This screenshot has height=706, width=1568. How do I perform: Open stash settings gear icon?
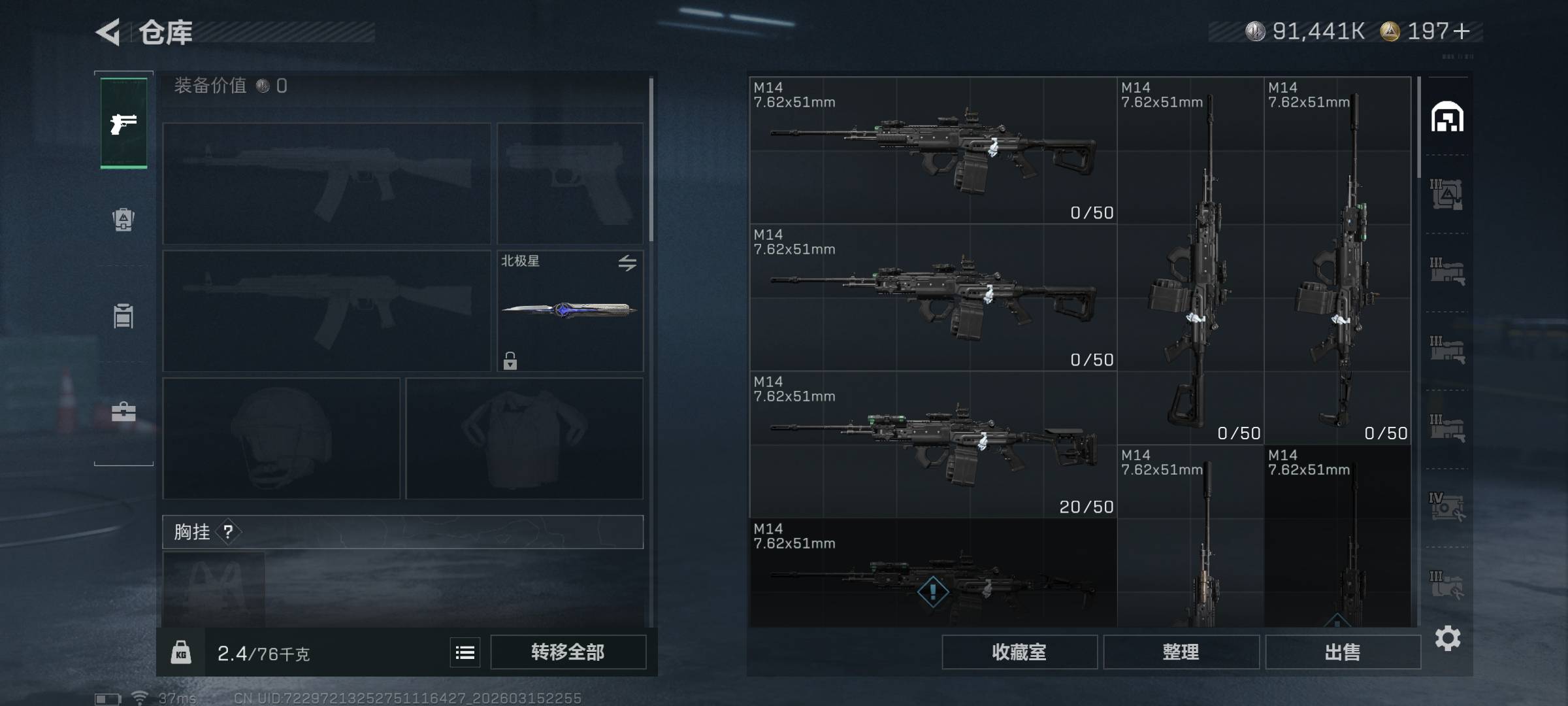pyautogui.click(x=1448, y=638)
